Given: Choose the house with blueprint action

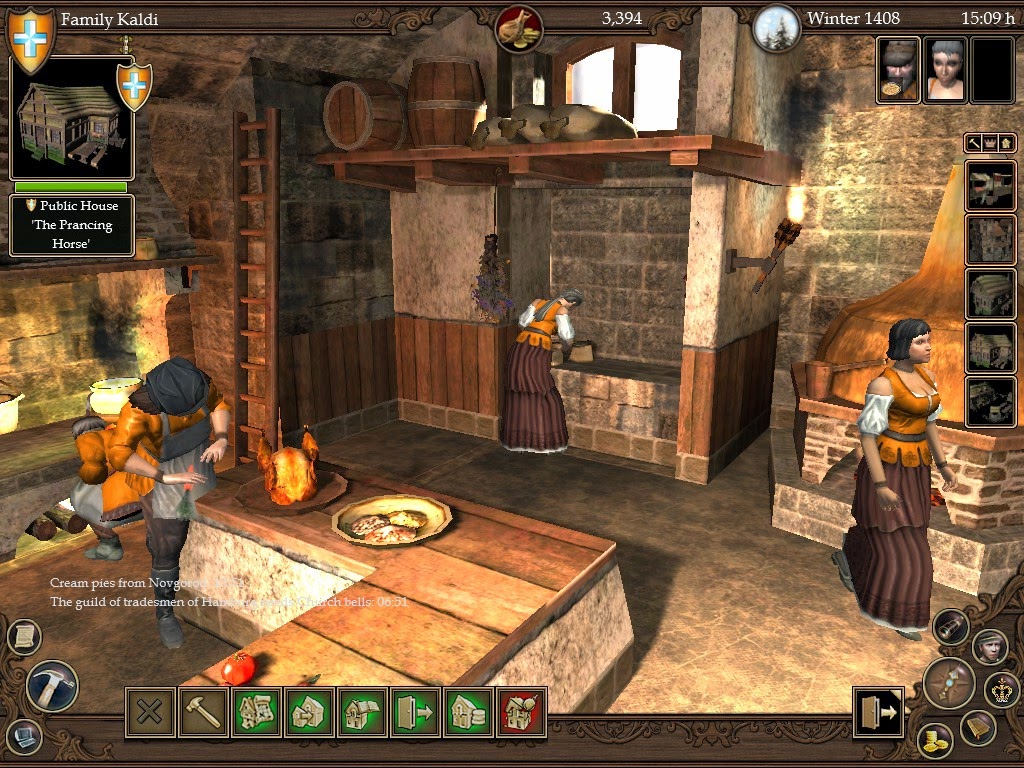Looking at the screenshot, I should click(256, 712).
